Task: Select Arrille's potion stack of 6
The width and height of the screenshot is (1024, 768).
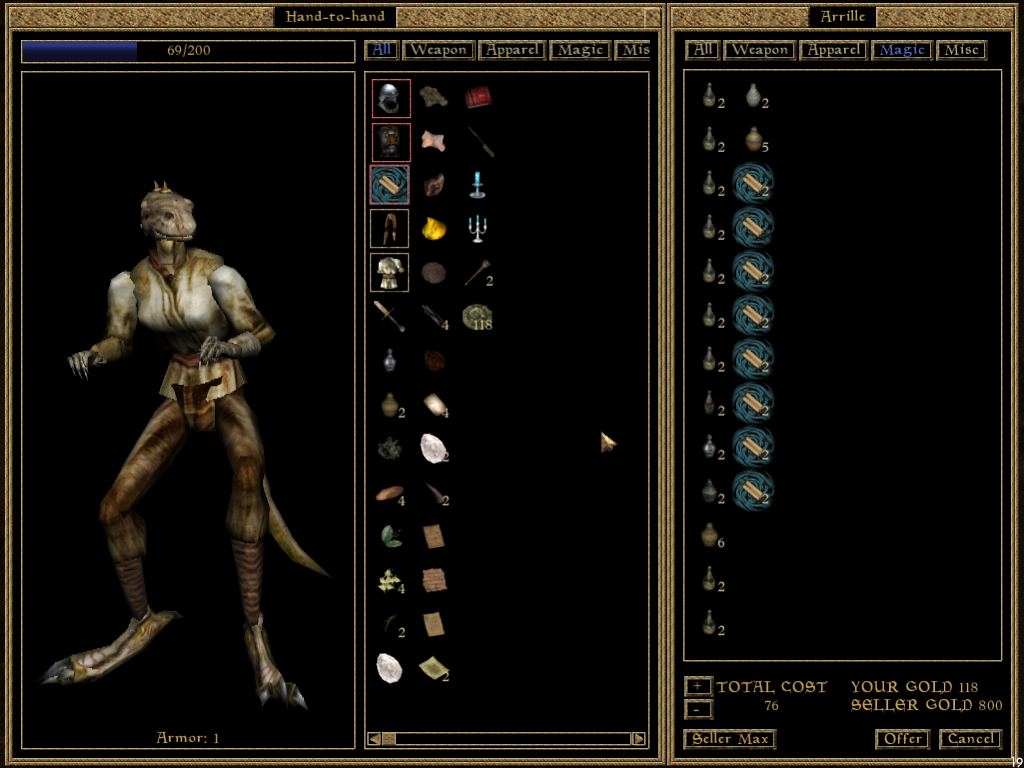Action: [x=709, y=535]
